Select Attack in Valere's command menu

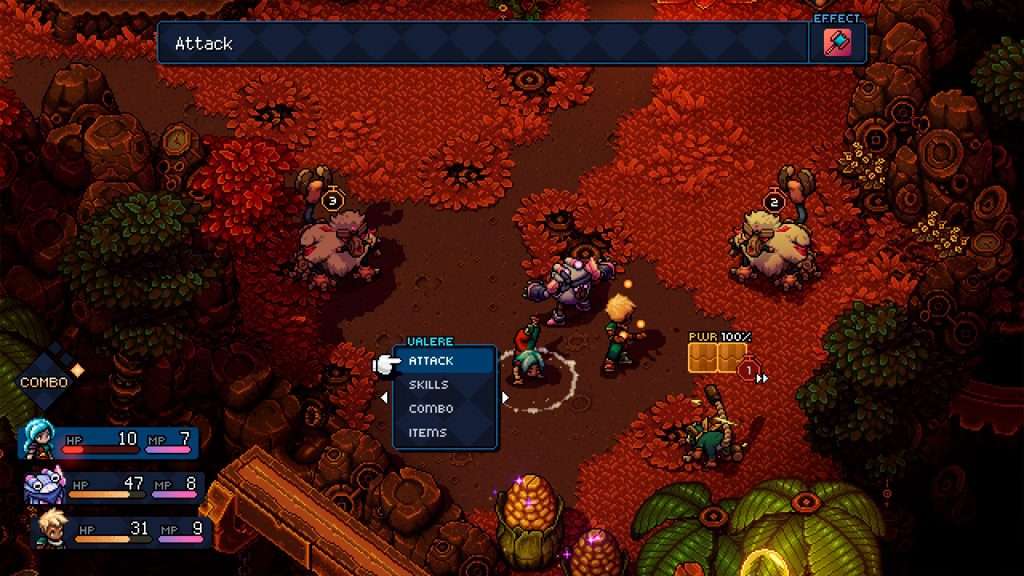(x=431, y=361)
